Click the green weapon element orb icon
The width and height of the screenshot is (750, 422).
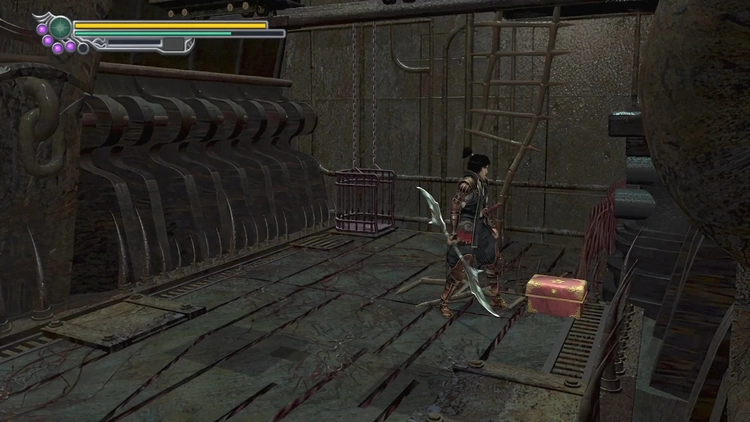pos(61,27)
